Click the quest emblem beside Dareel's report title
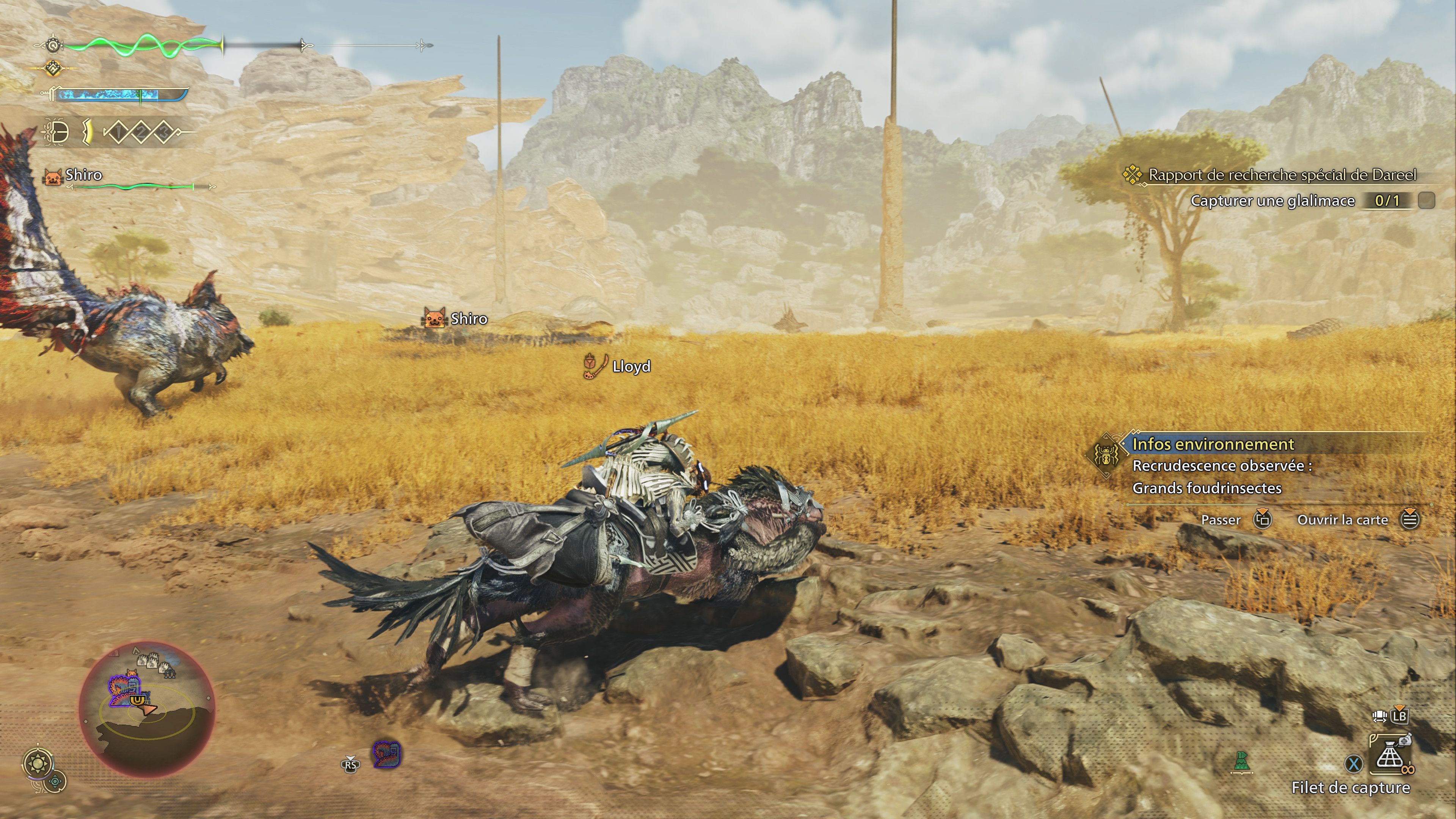Image resolution: width=1456 pixels, height=819 pixels. [1133, 175]
